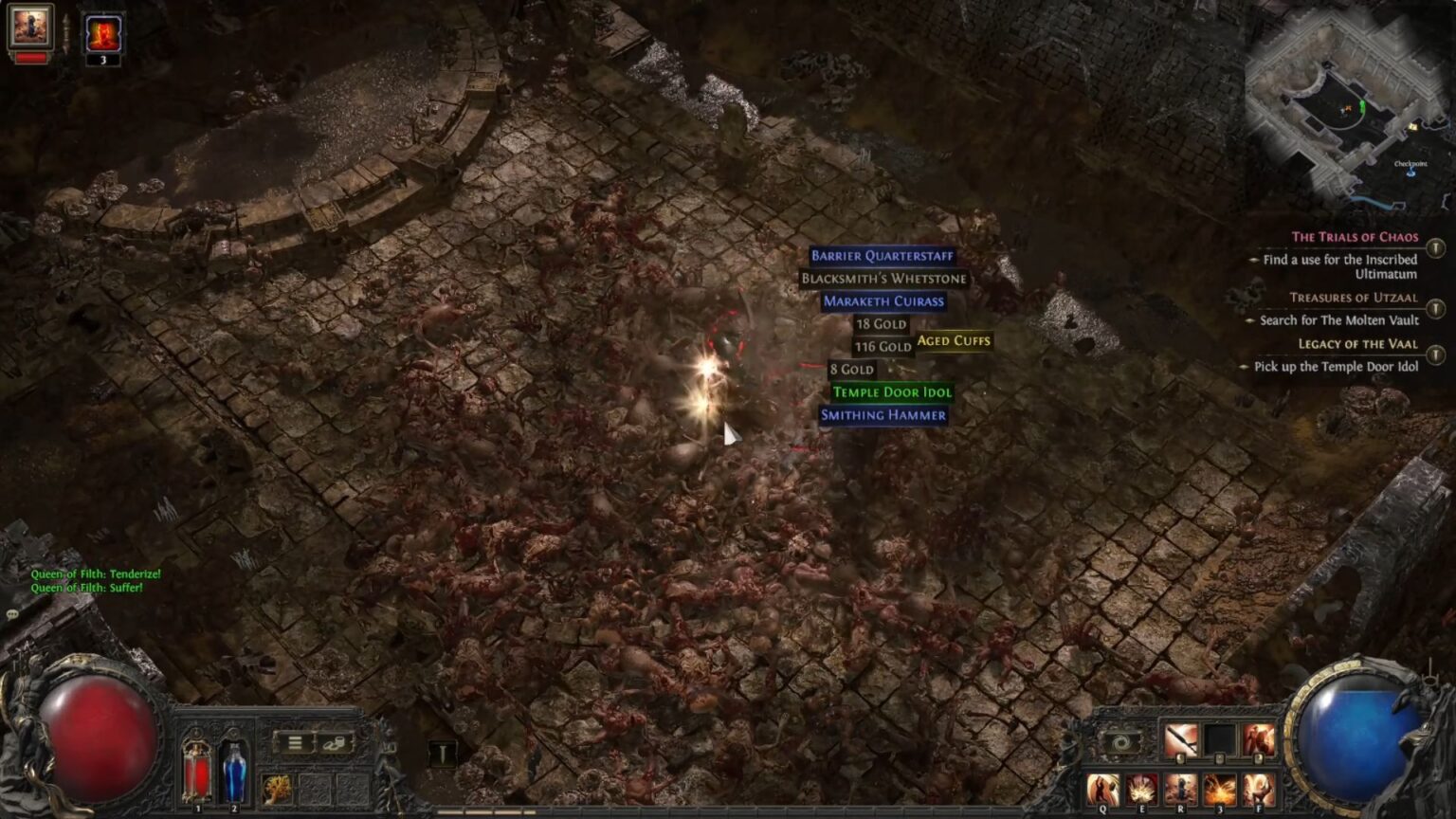Trigger the skill bound to R
The width and height of the screenshot is (1456, 819).
tap(1181, 790)
